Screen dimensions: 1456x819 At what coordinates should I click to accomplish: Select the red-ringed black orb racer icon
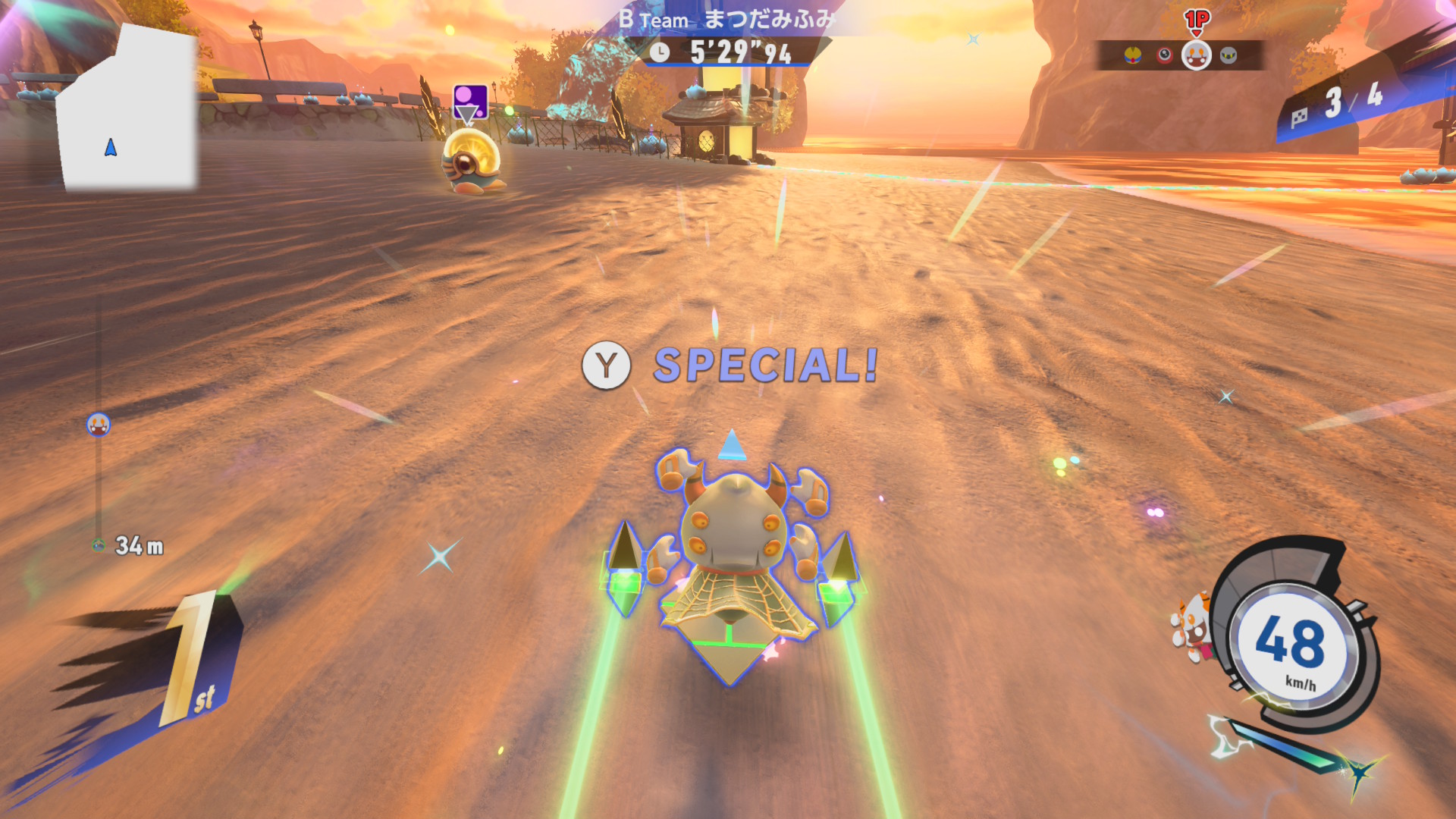[1164, 55]
